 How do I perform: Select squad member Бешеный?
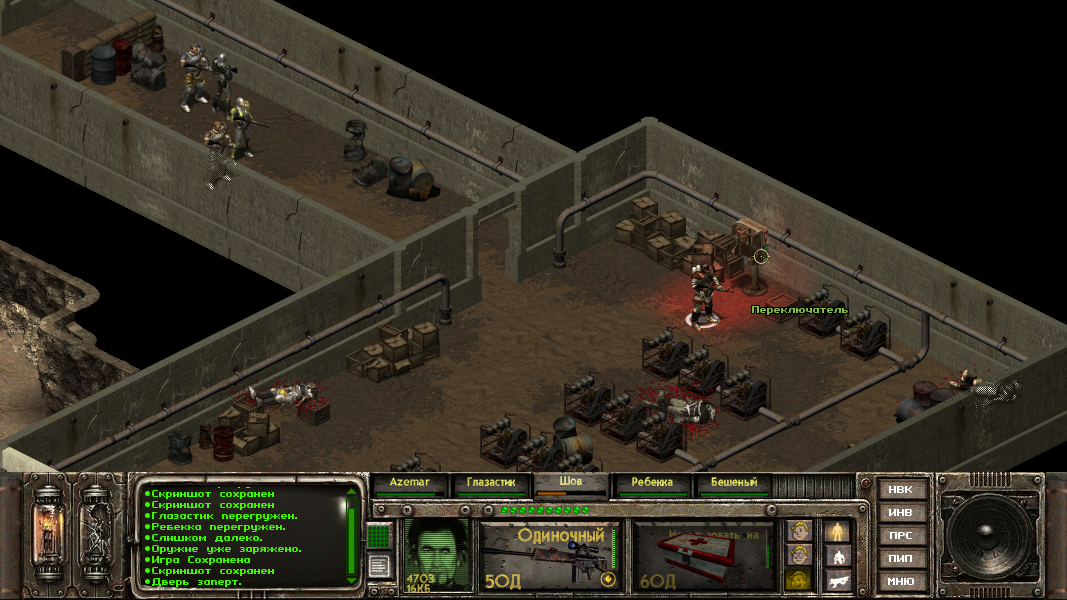point(733,483)
